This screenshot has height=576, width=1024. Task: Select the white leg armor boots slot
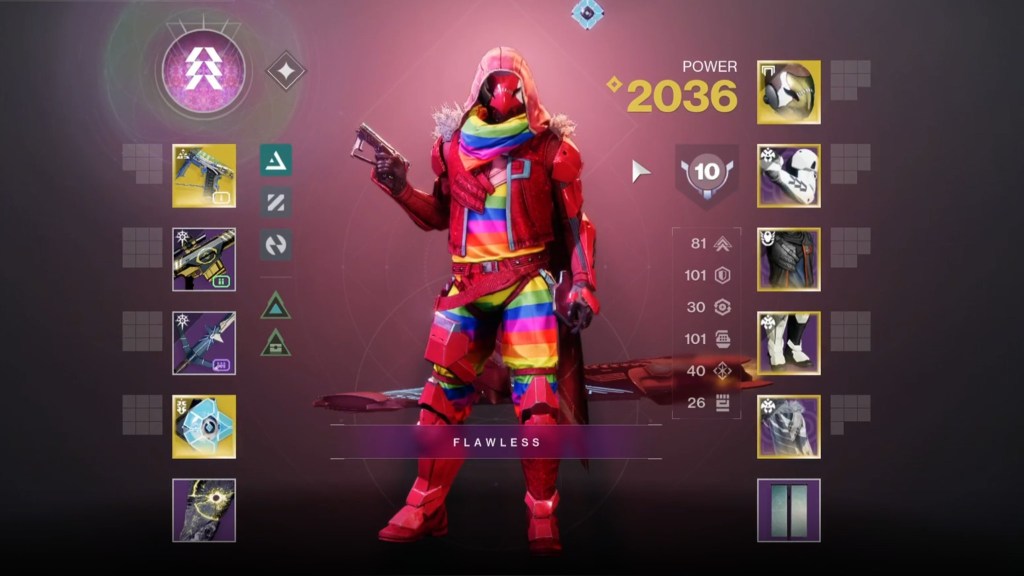[788, 343]
